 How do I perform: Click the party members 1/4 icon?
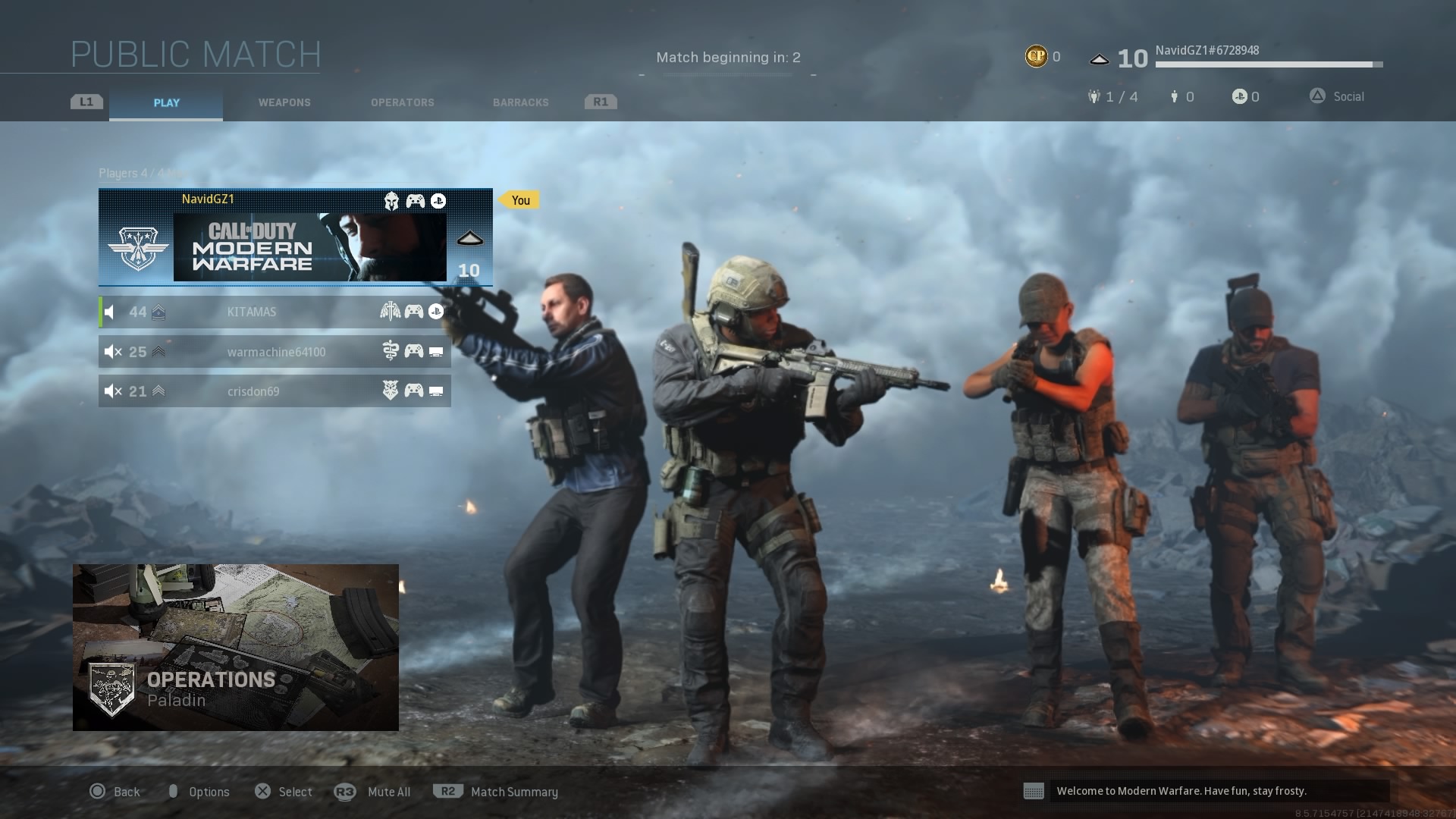point(1094,96)
